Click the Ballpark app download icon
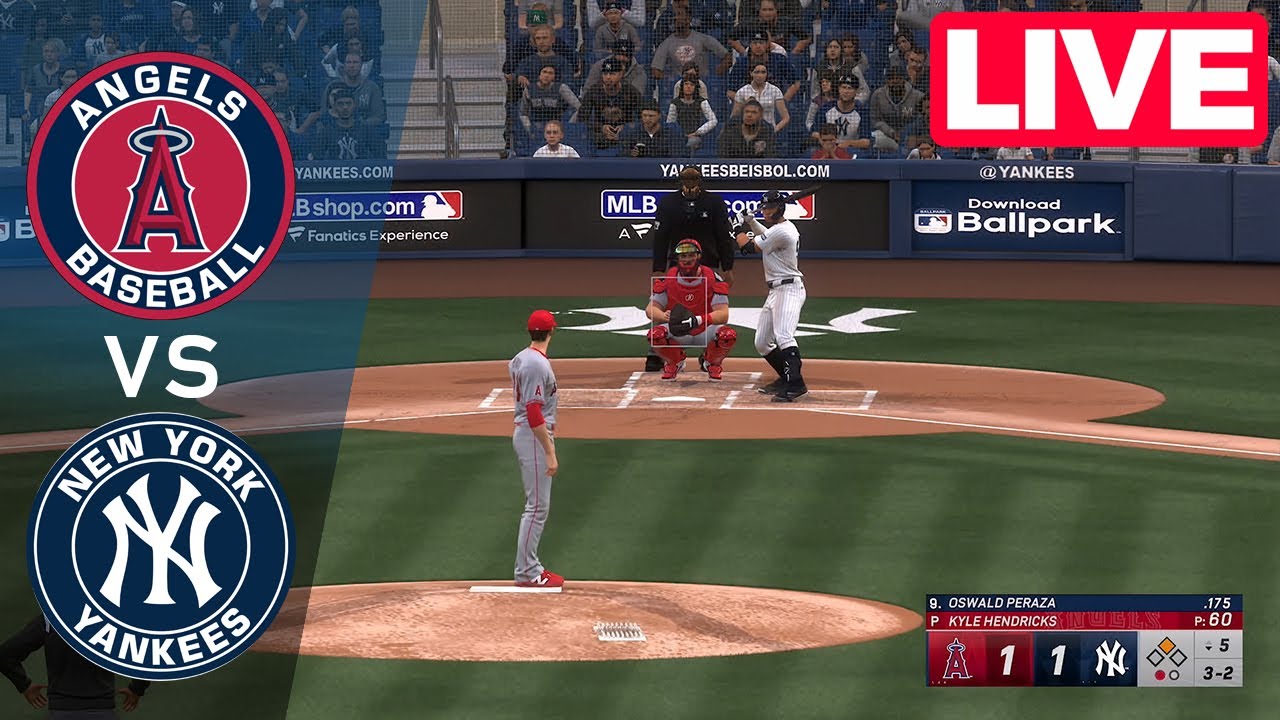The image size is (1280, 720). click(x=935, y=220)
